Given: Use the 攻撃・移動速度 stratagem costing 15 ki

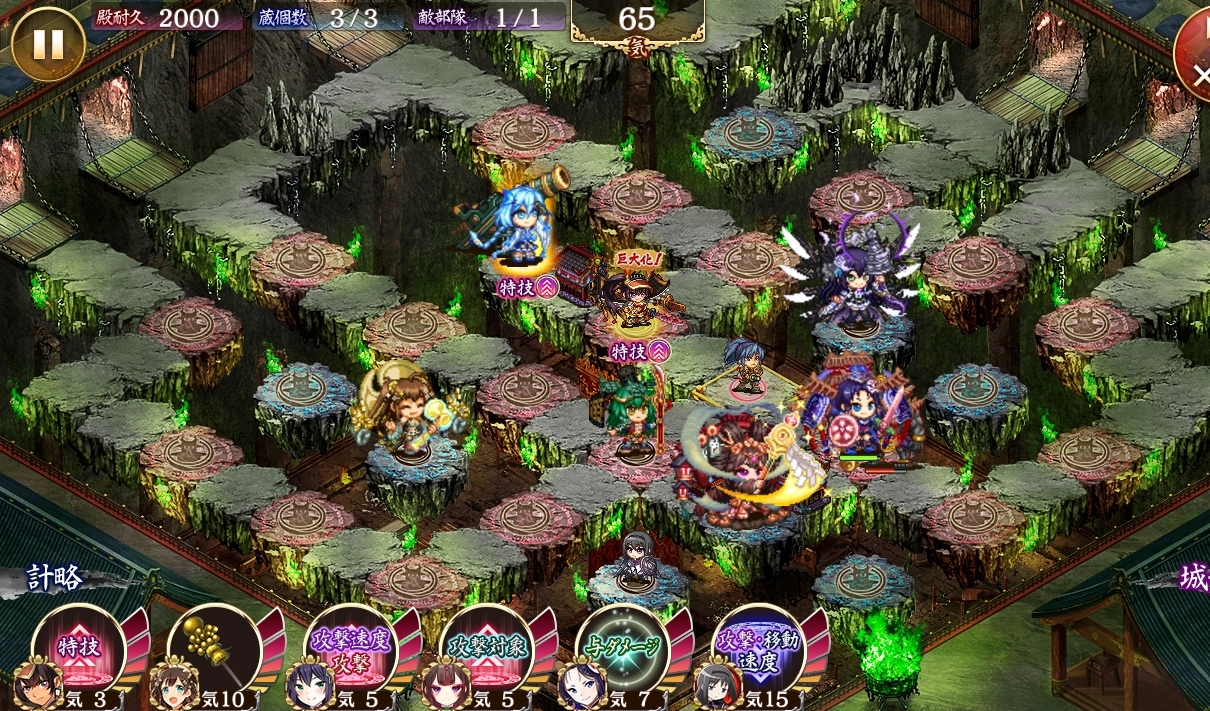Looking at the screenshot, I should click(758, 648).
